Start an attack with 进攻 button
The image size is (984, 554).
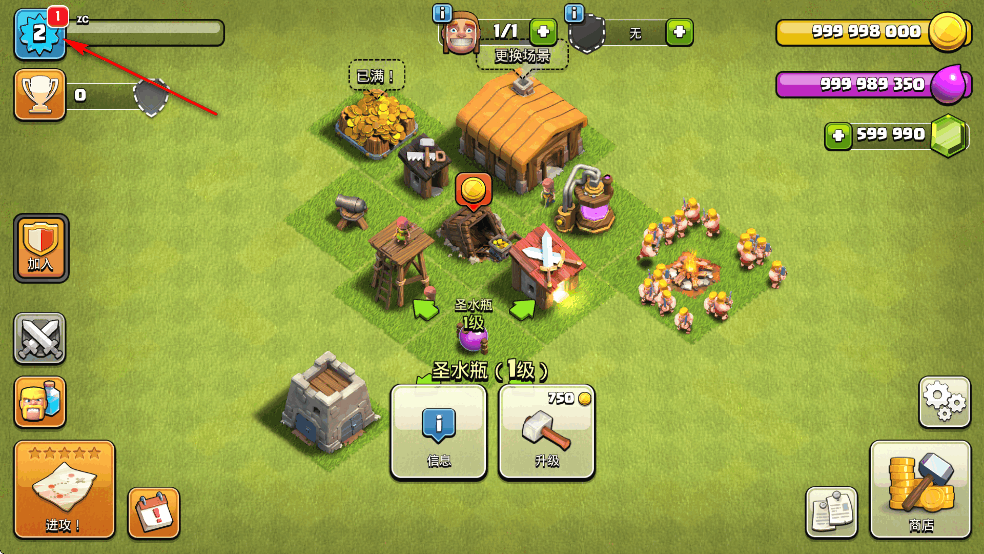coord(64,489)
